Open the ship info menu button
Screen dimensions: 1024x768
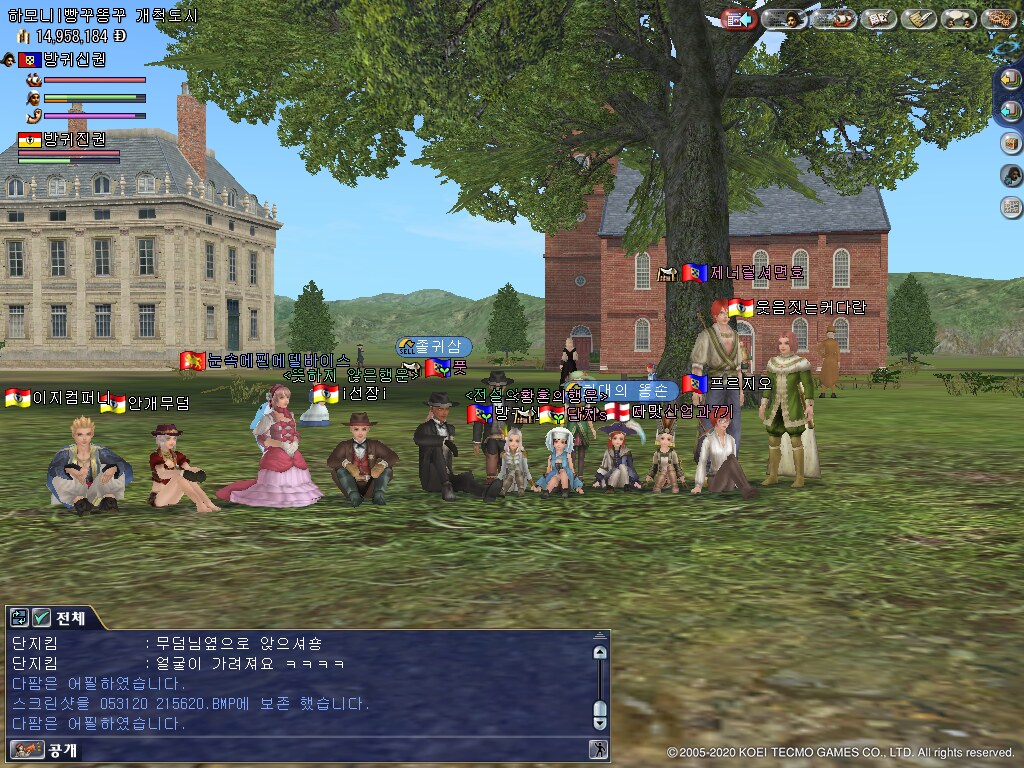tap(833, 19)
